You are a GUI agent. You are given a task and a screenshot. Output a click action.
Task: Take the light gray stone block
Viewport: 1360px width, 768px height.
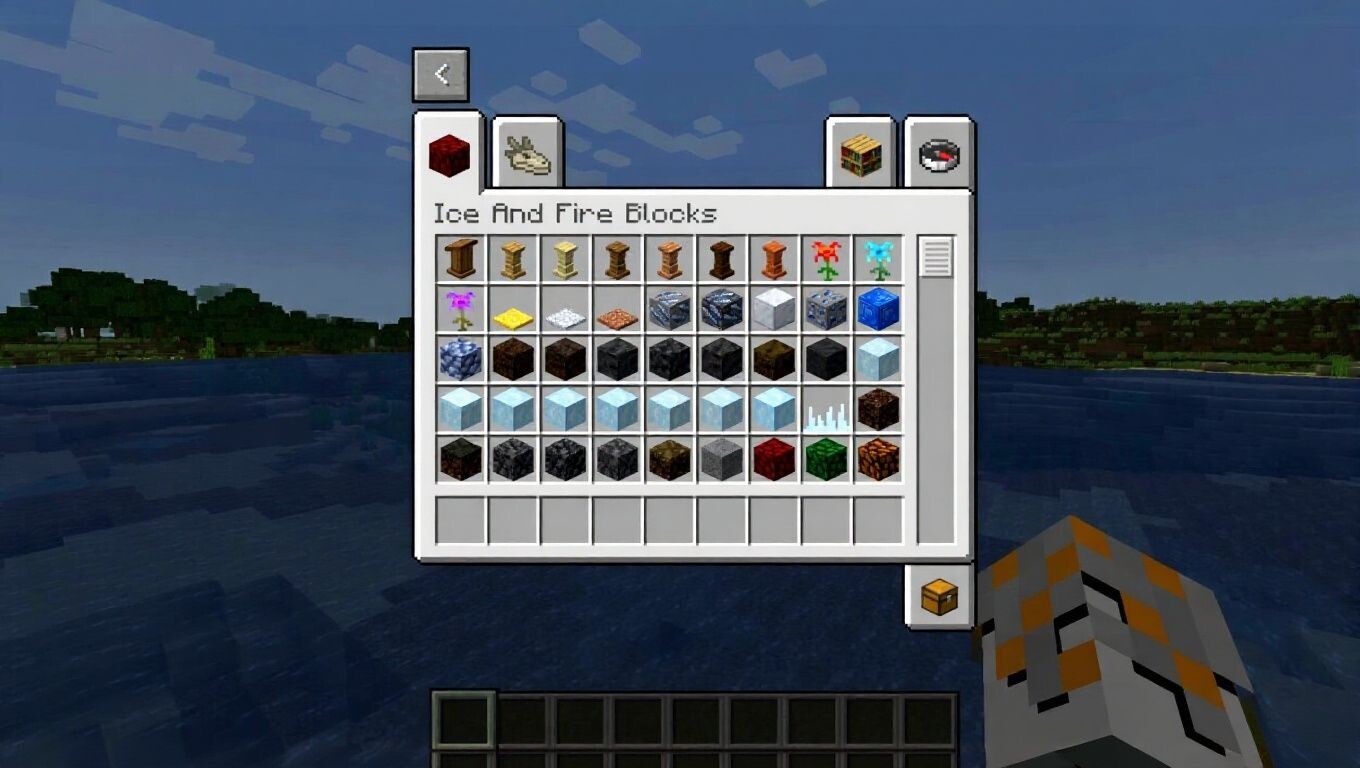[722, 460]
